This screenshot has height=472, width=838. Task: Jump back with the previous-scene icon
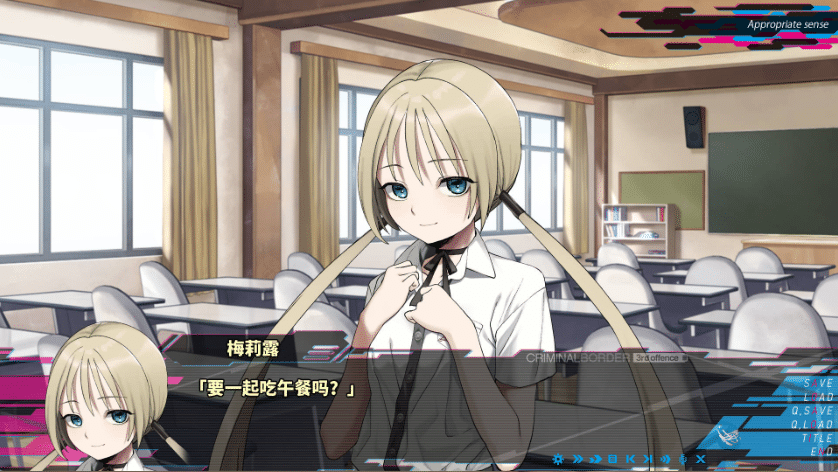[631, 458]
